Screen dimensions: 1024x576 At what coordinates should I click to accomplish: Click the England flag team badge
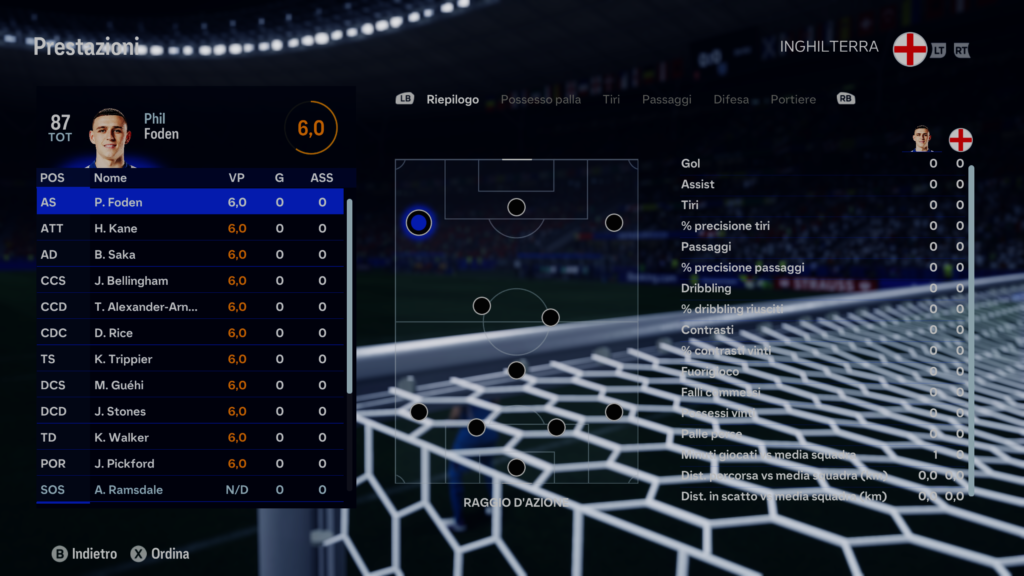tap(910, 48)
